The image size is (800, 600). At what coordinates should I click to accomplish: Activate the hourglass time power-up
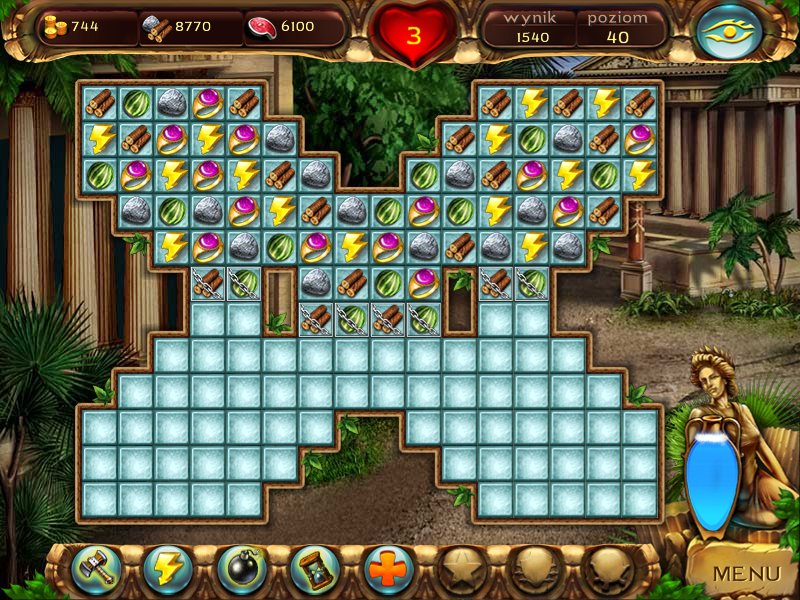point(315,570)
